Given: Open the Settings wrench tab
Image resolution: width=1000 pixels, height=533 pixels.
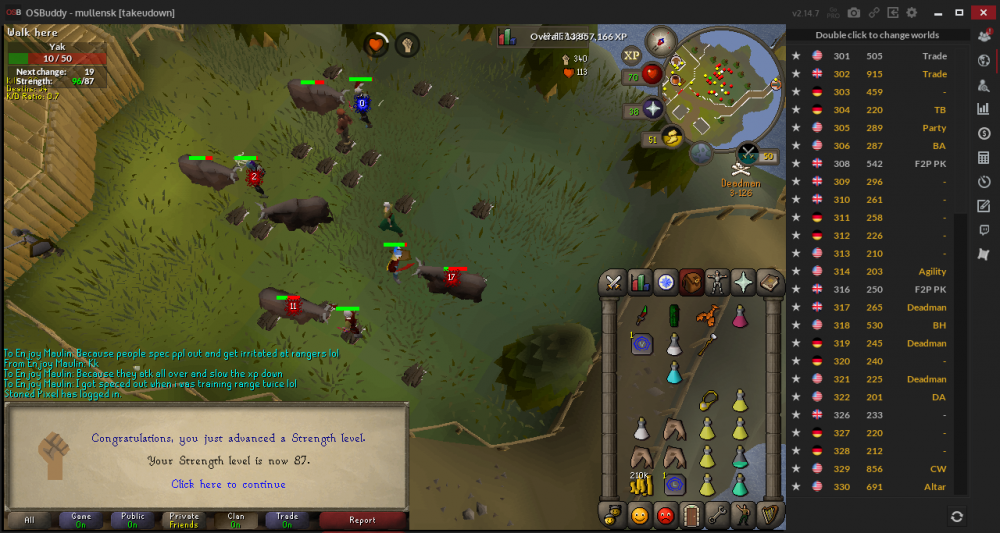Looking at the screenshot, I should coord(717,516).
